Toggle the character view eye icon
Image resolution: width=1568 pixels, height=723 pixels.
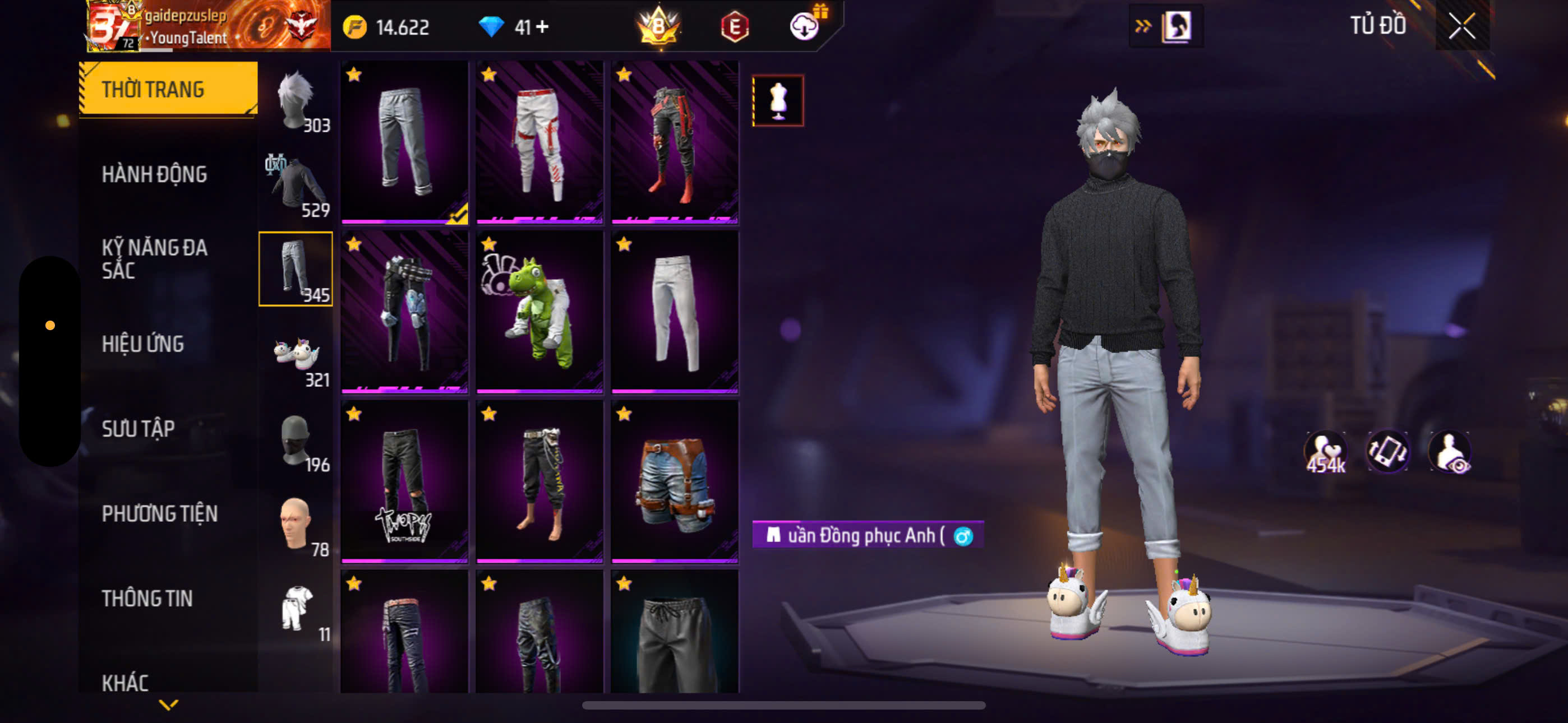coord(1450,452)
